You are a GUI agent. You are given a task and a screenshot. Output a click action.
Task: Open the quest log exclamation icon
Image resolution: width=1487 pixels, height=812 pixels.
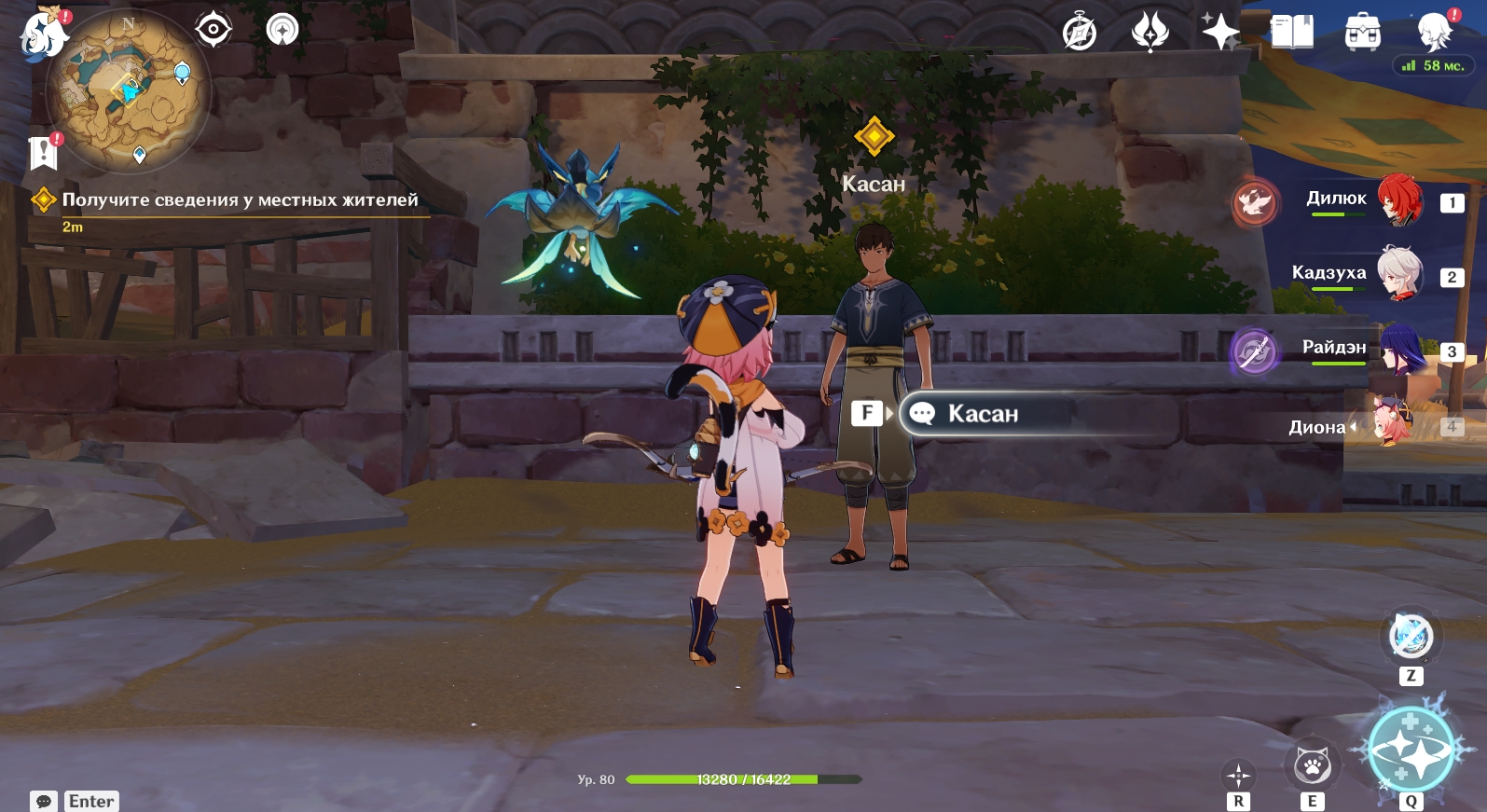(44, 152)
